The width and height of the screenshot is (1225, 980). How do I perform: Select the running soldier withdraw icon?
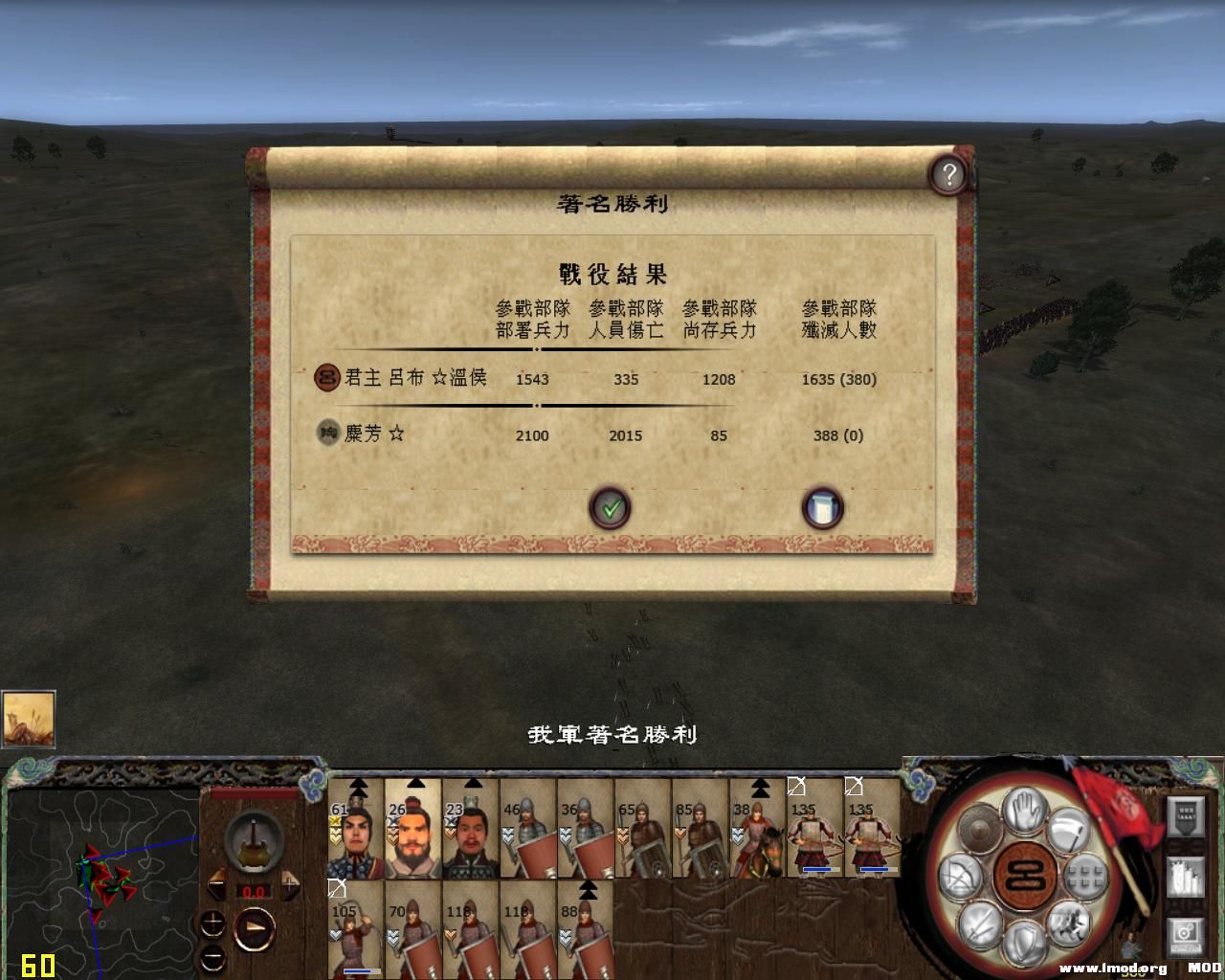pyautogui.click(x=1071, y=922)
